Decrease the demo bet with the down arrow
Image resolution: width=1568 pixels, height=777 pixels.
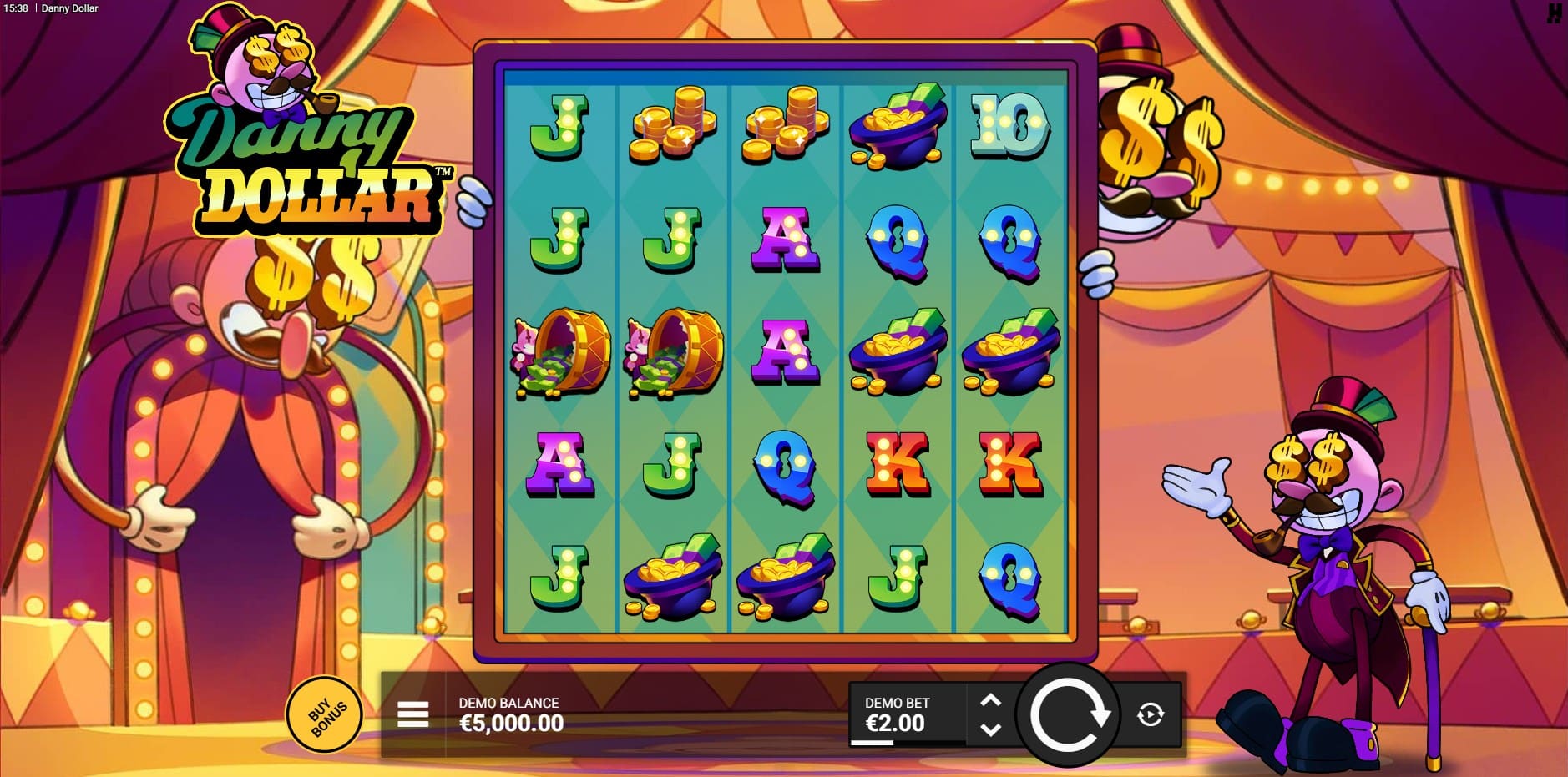tap(990, 729)
